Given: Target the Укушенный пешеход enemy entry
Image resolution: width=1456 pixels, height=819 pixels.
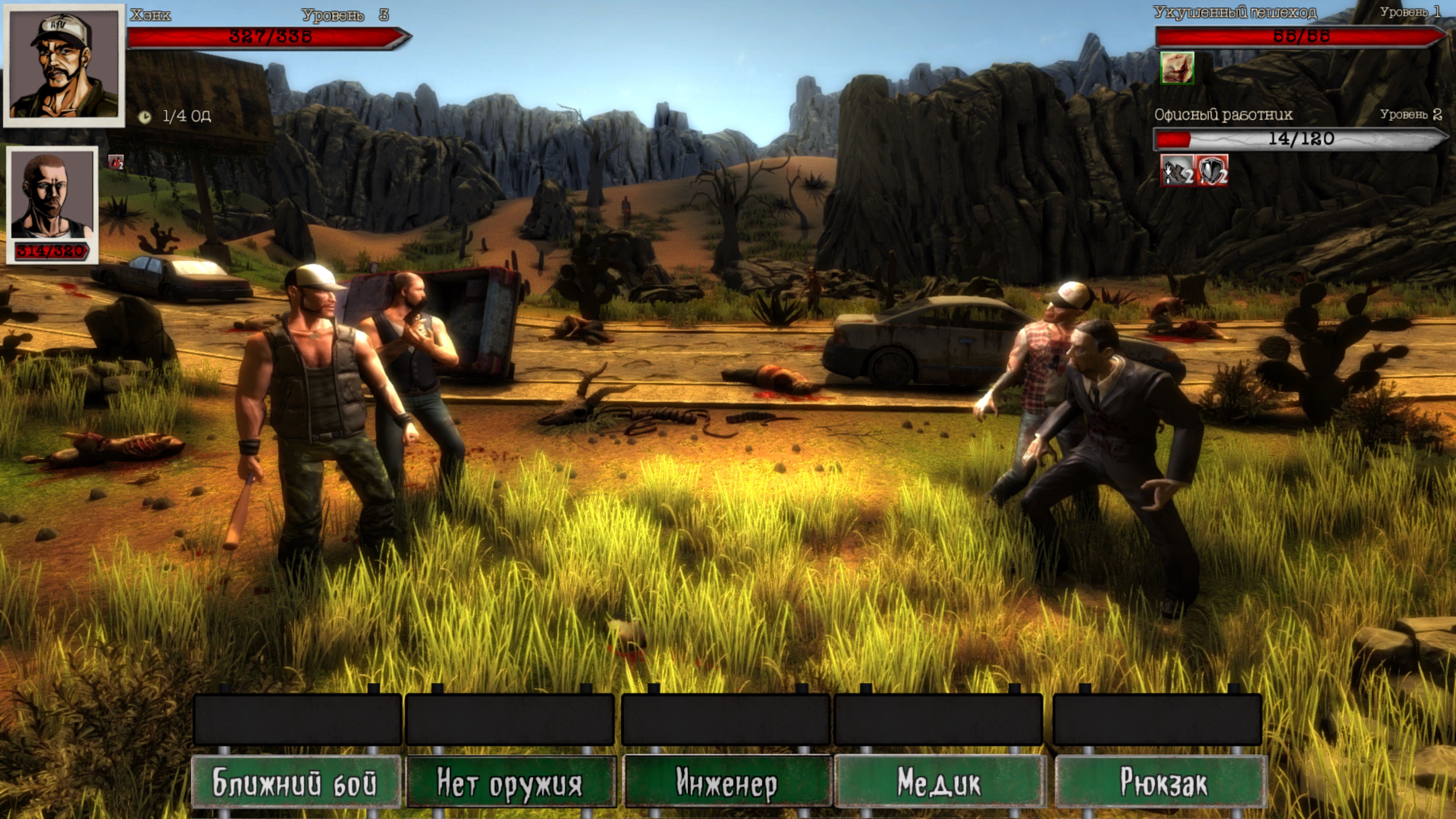Looking at the screenshot, I should tap(1235, 13).
